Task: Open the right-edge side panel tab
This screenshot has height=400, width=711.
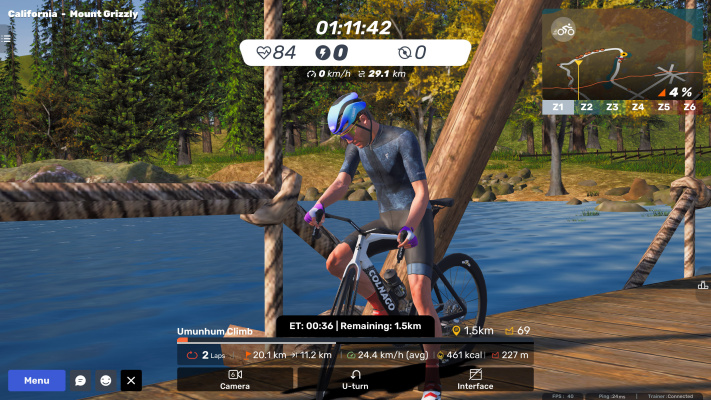Action: [x=703, y=284]
